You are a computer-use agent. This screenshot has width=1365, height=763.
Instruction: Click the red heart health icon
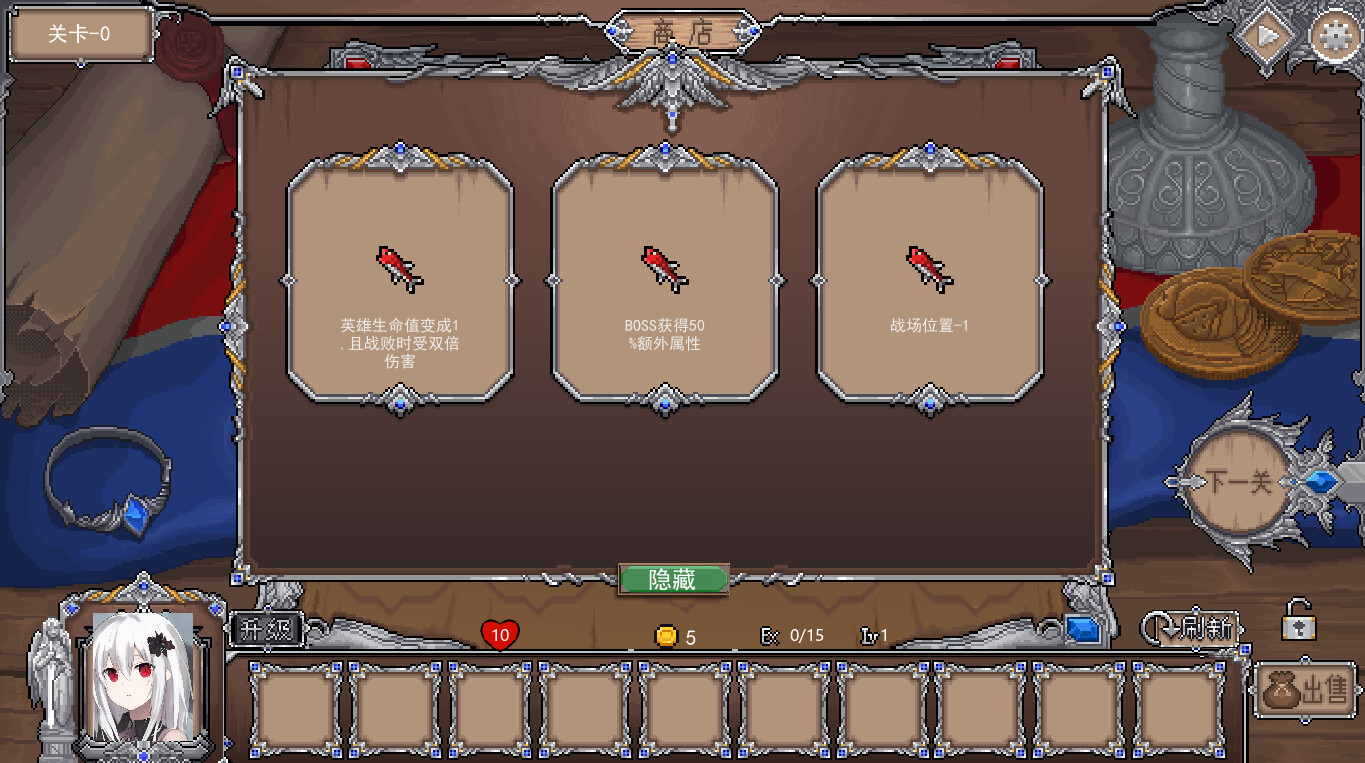pos(499,634)
